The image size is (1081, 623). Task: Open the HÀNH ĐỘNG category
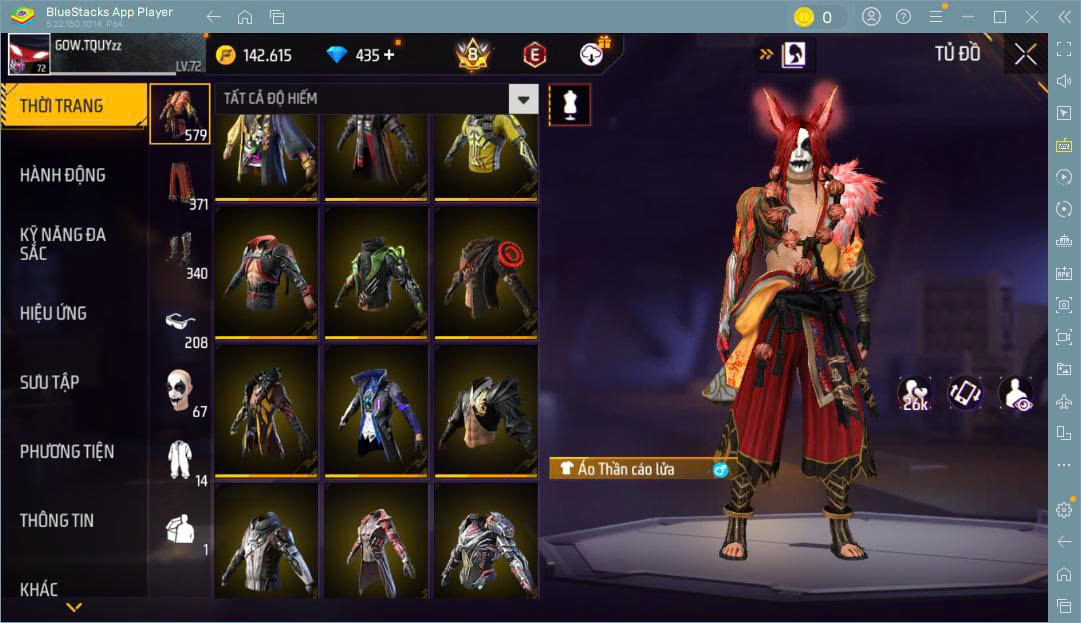(x=63, y=175)
